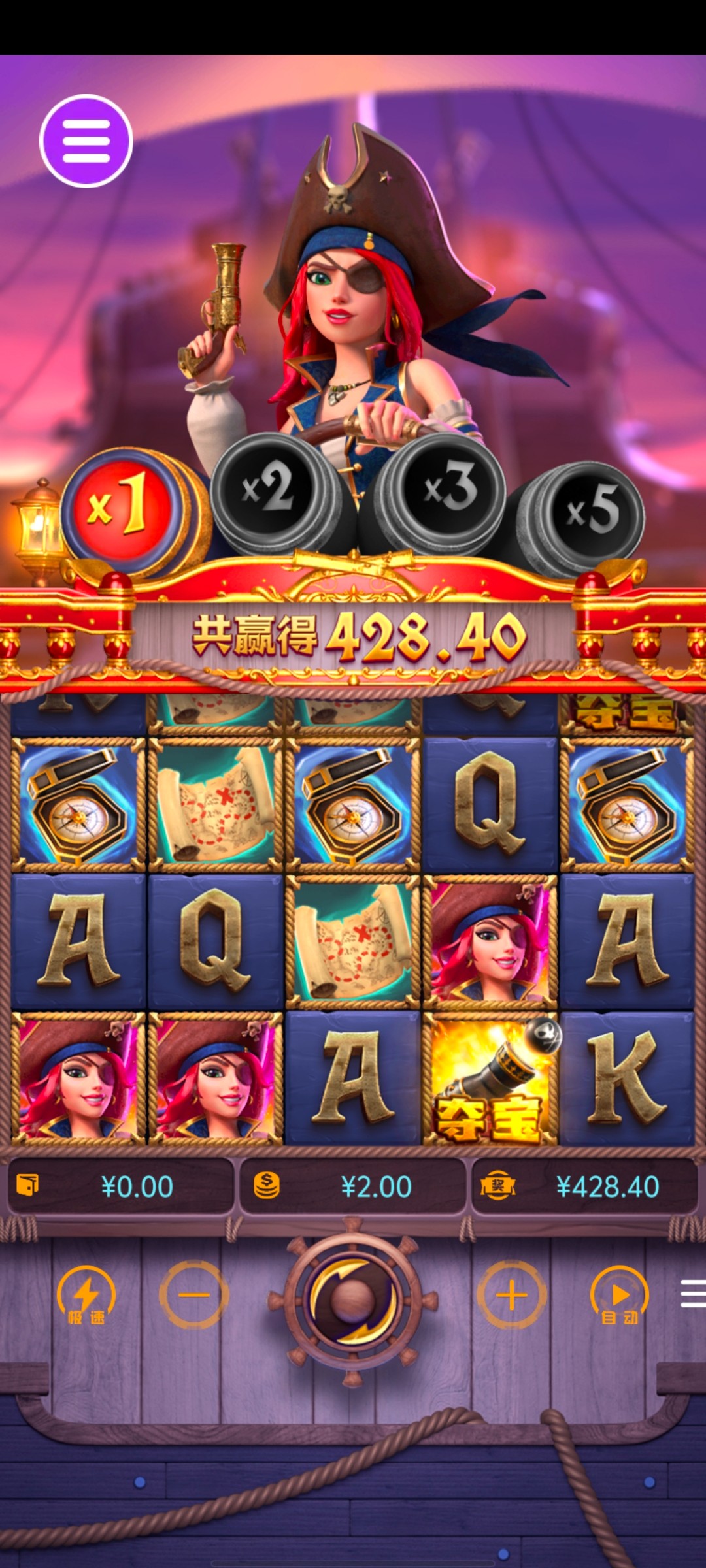Decrease the bet with the minus button
This screenshot has width=706, height=1568.
194,1295
